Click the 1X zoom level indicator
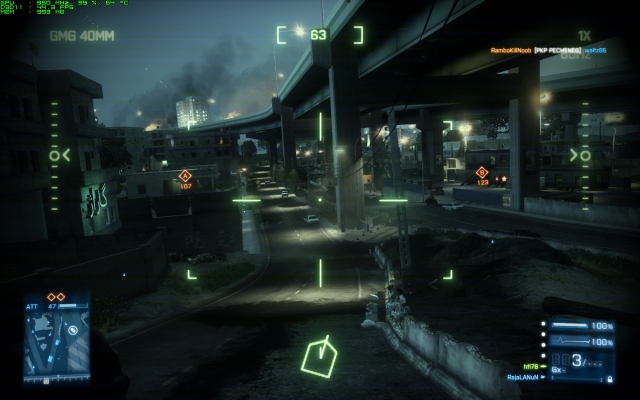This screenshot has height=400, width=640. [x=584, y=35]
